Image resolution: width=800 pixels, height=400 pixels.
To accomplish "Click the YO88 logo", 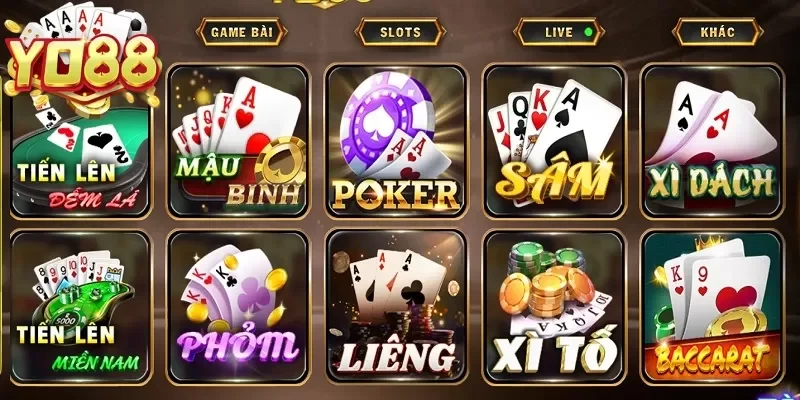I will tap(82, 62).
